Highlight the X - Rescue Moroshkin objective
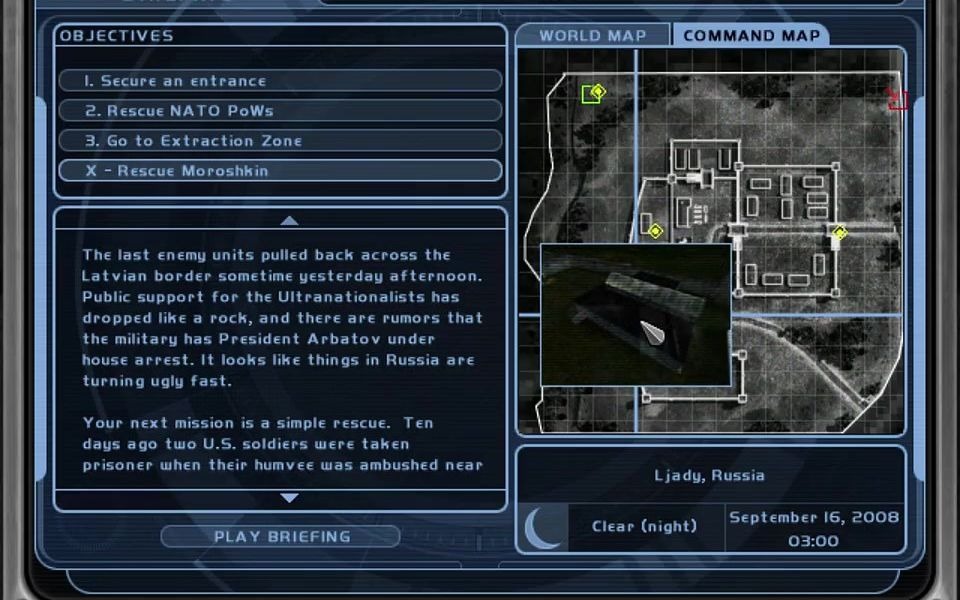Viewport: 960px width, 600px height. [280, 171]
